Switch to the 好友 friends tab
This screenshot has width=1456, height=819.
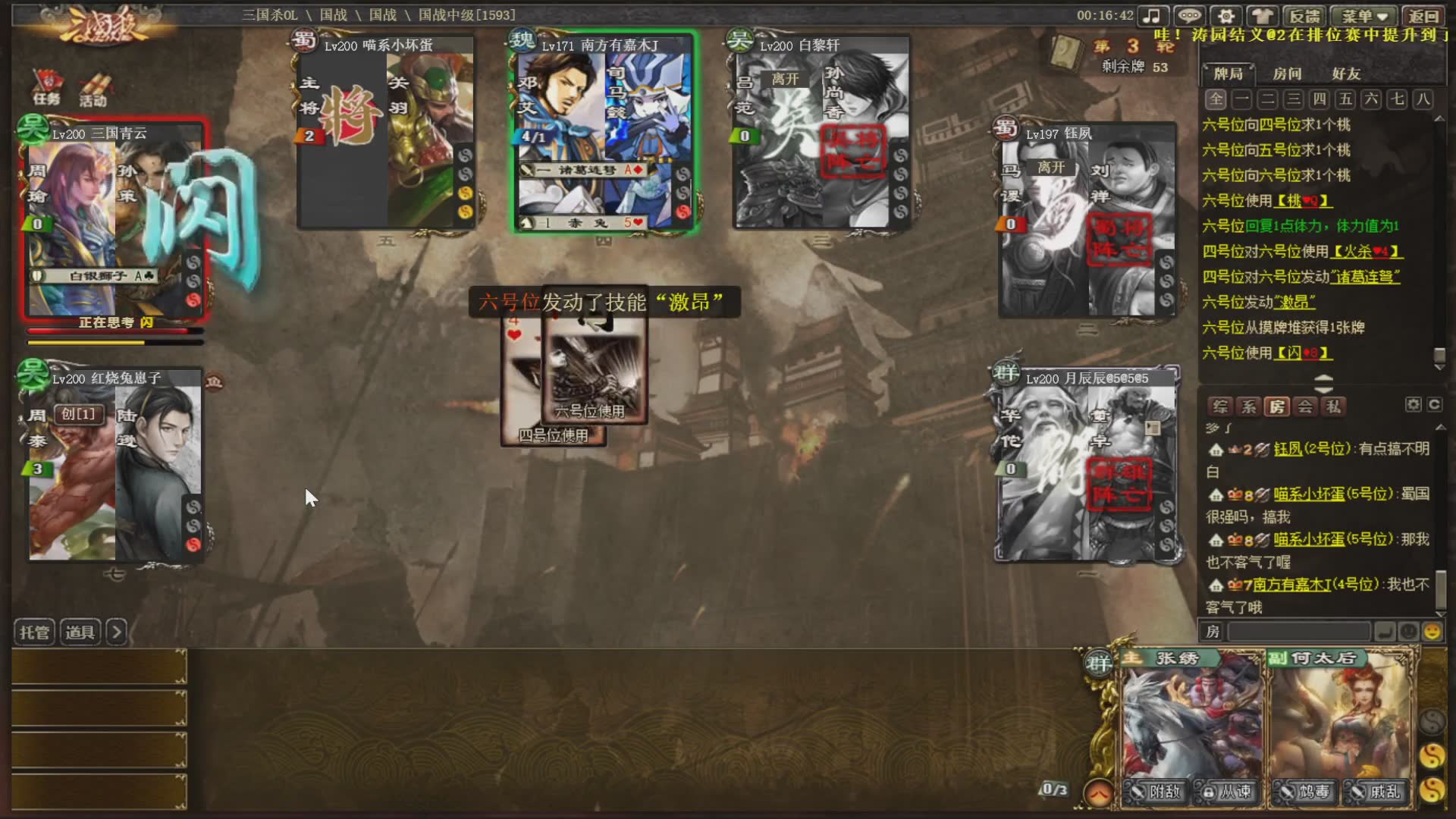[x=1346, y=74]
